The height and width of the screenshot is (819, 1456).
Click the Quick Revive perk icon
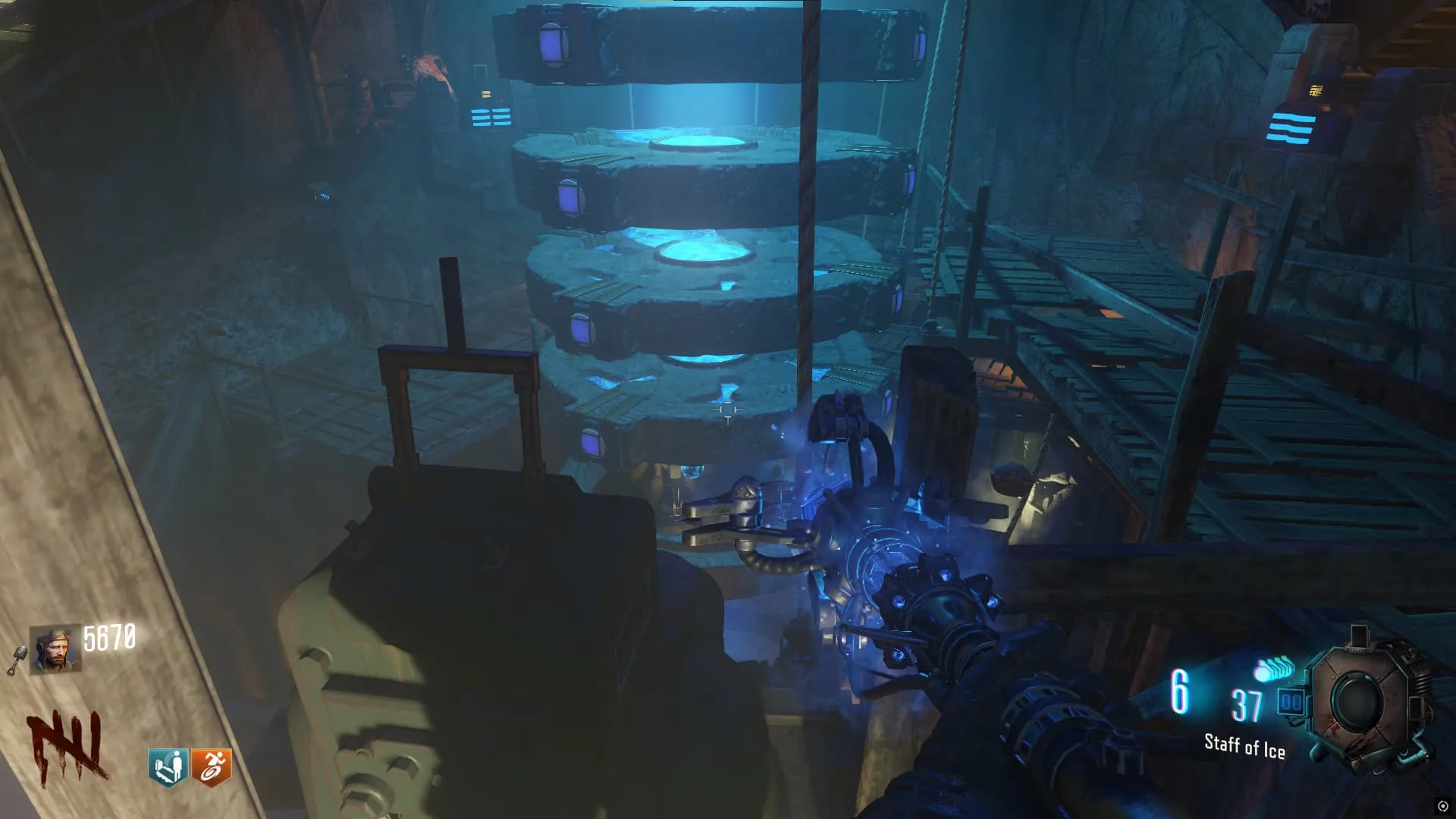coord(168,767)
